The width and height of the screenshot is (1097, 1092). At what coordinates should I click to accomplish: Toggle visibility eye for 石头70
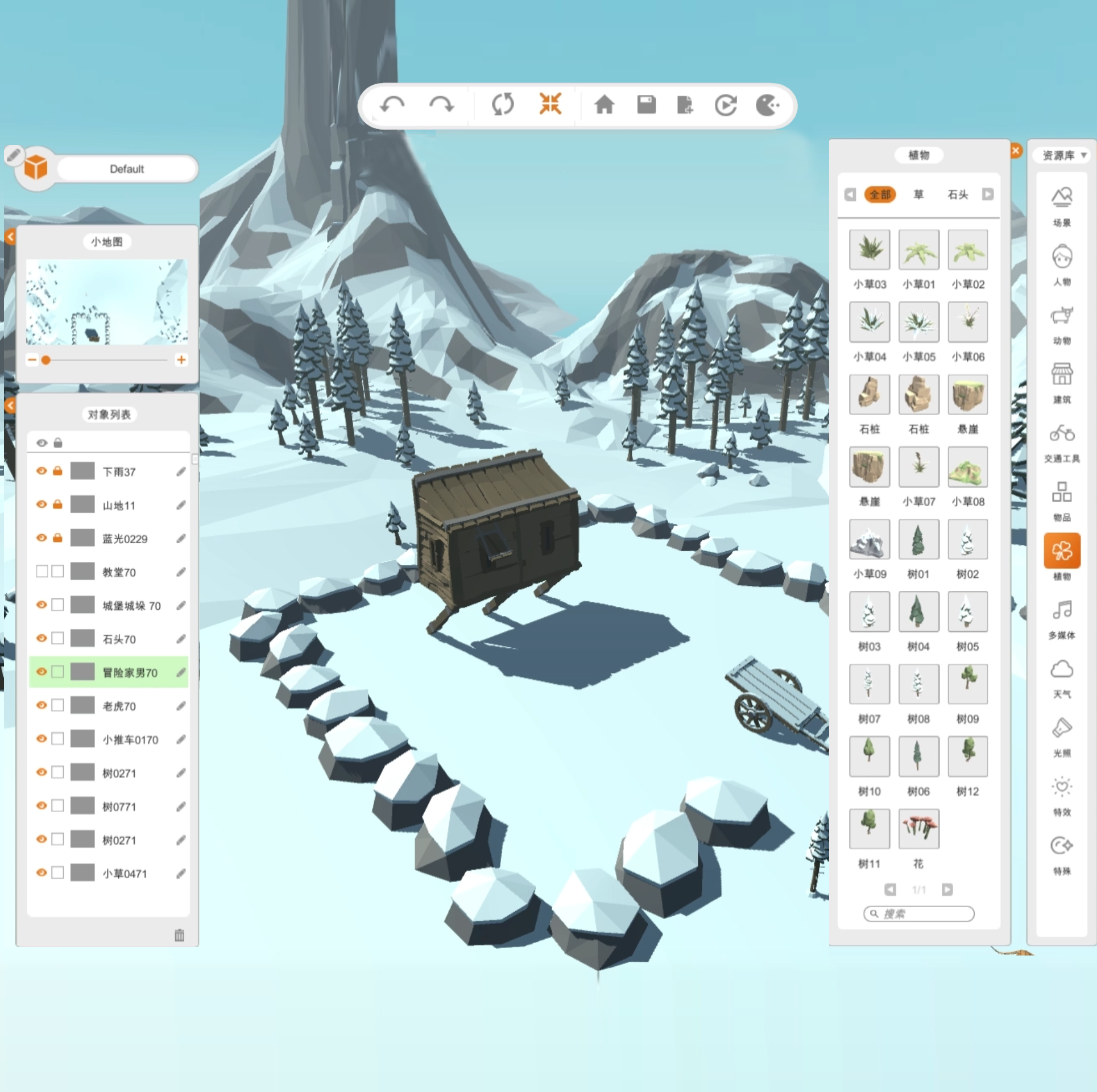42,638
